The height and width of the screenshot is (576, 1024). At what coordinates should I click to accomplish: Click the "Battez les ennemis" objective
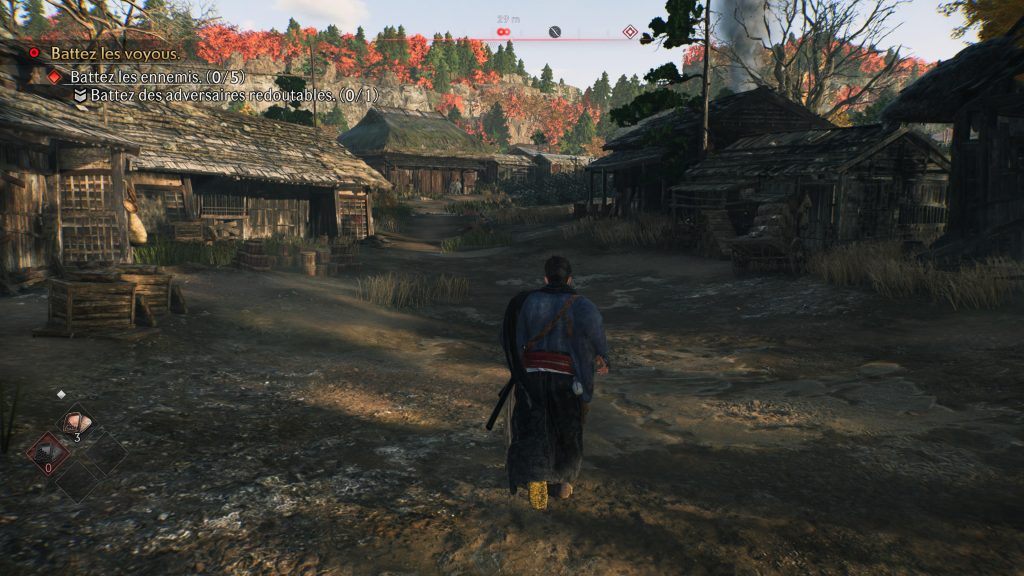[157, 77]
